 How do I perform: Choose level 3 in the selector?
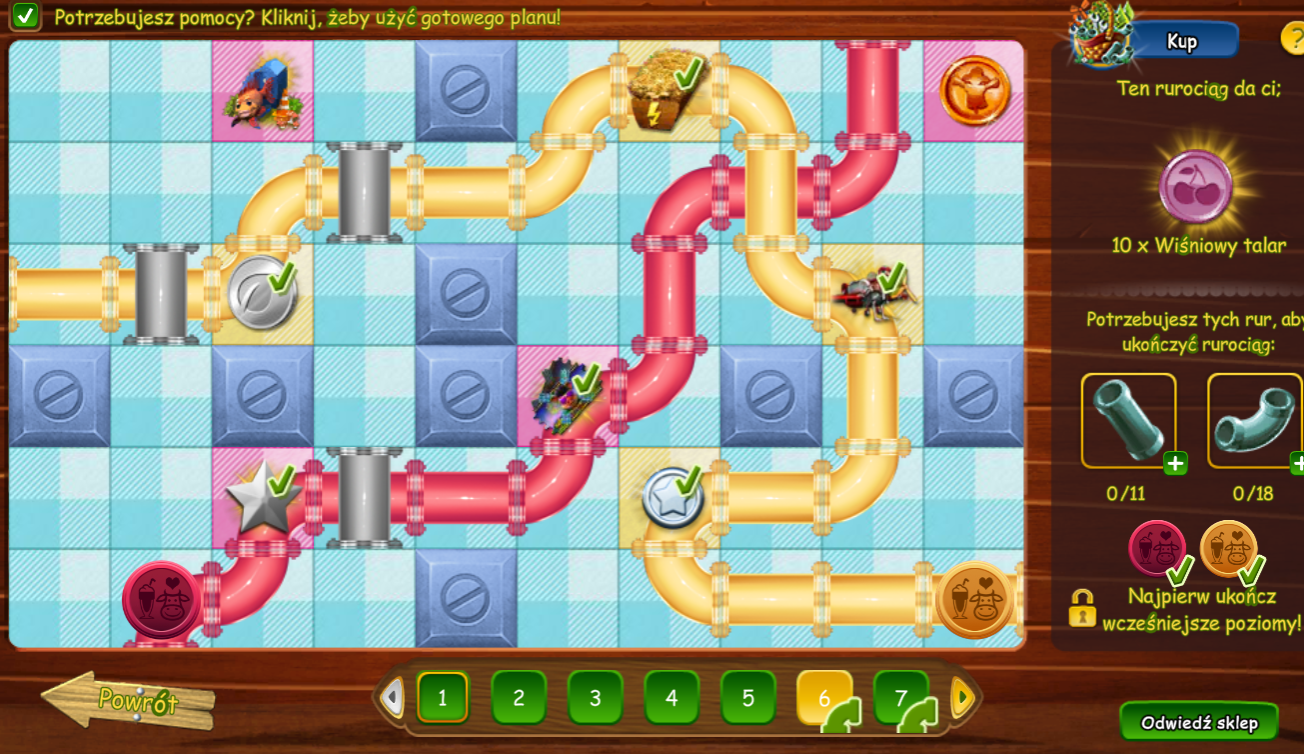coord(595,697)
